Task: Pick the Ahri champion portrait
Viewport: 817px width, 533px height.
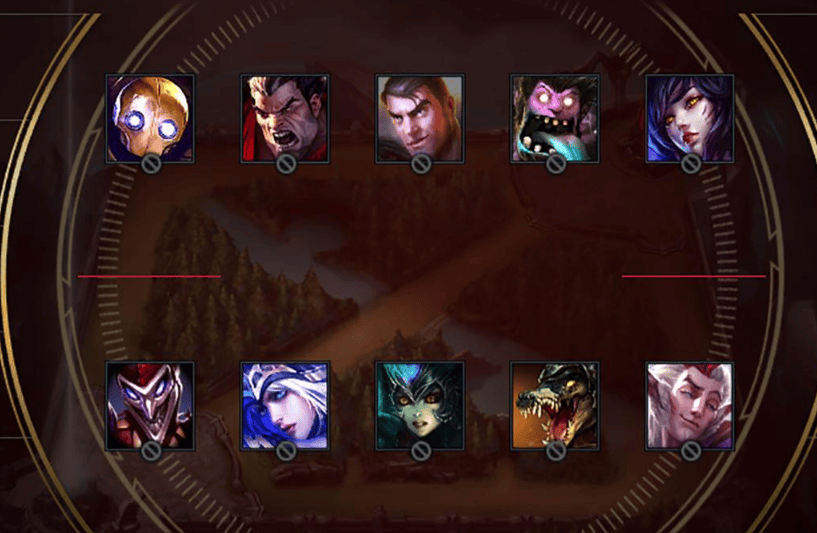Action: tap(690, 118)
